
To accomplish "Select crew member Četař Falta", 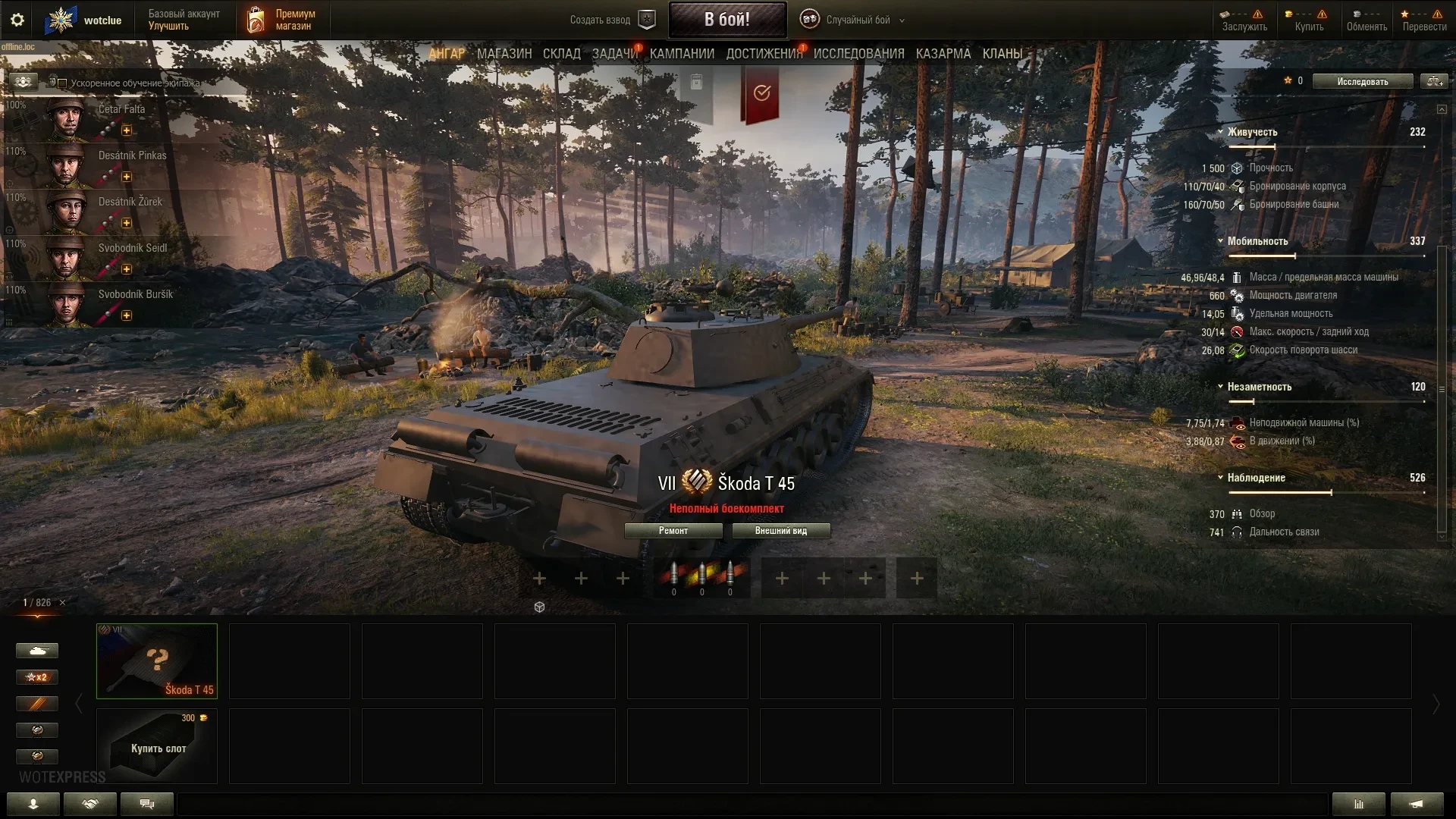I will click(121, 118).
